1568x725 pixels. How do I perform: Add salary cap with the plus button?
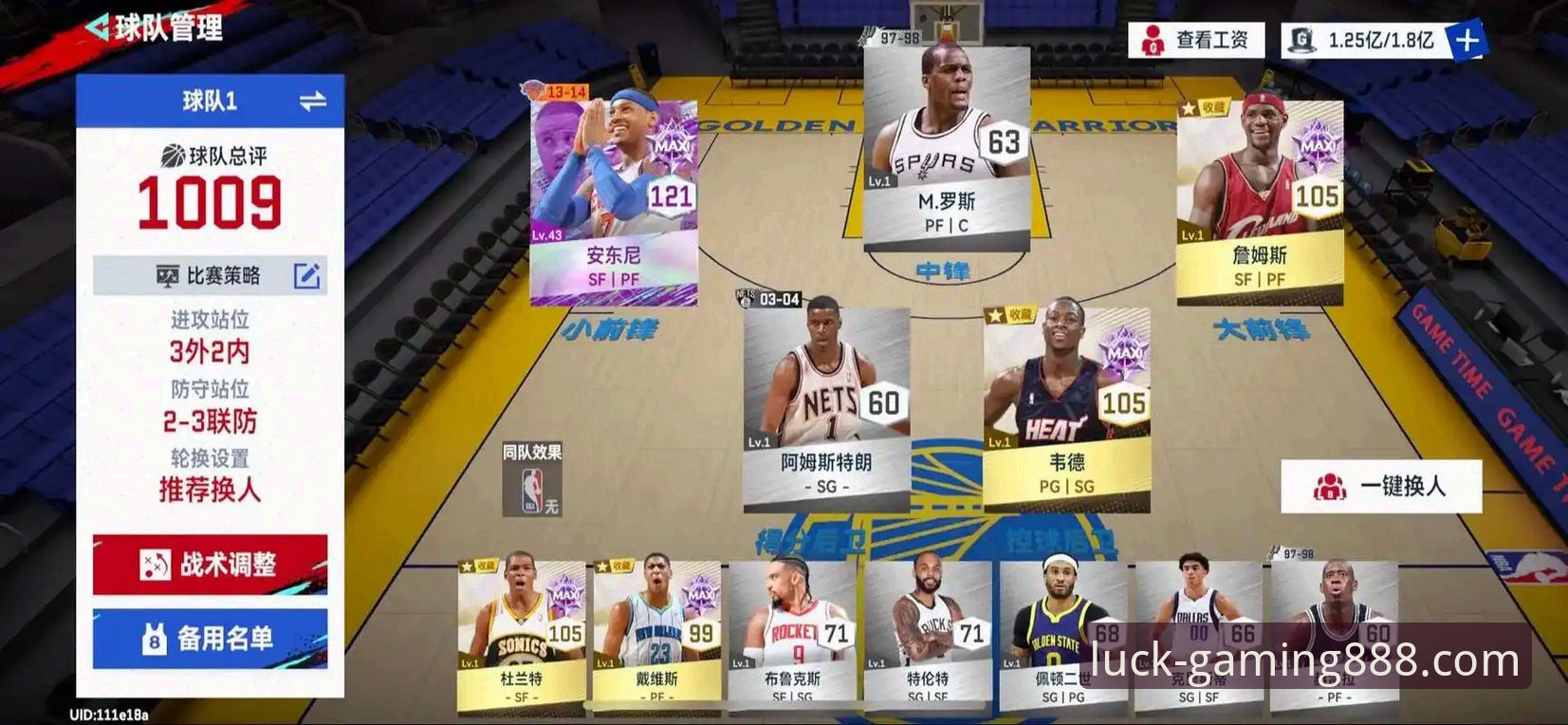pyautogui.click(x=1467, y=41)
